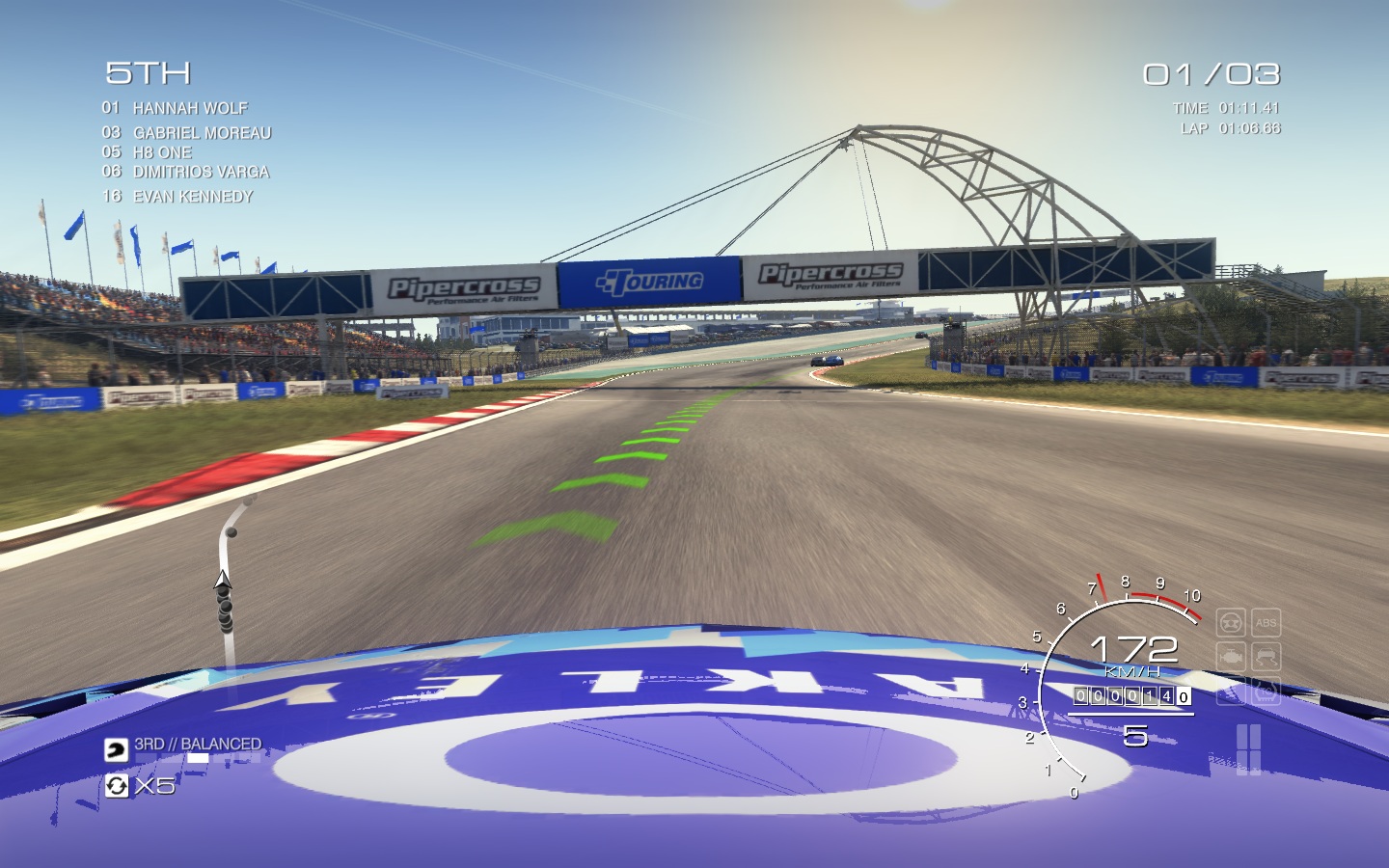Click the engine damage indicator icon
Screen dimensions: 1389x868
coord(1230,658)
